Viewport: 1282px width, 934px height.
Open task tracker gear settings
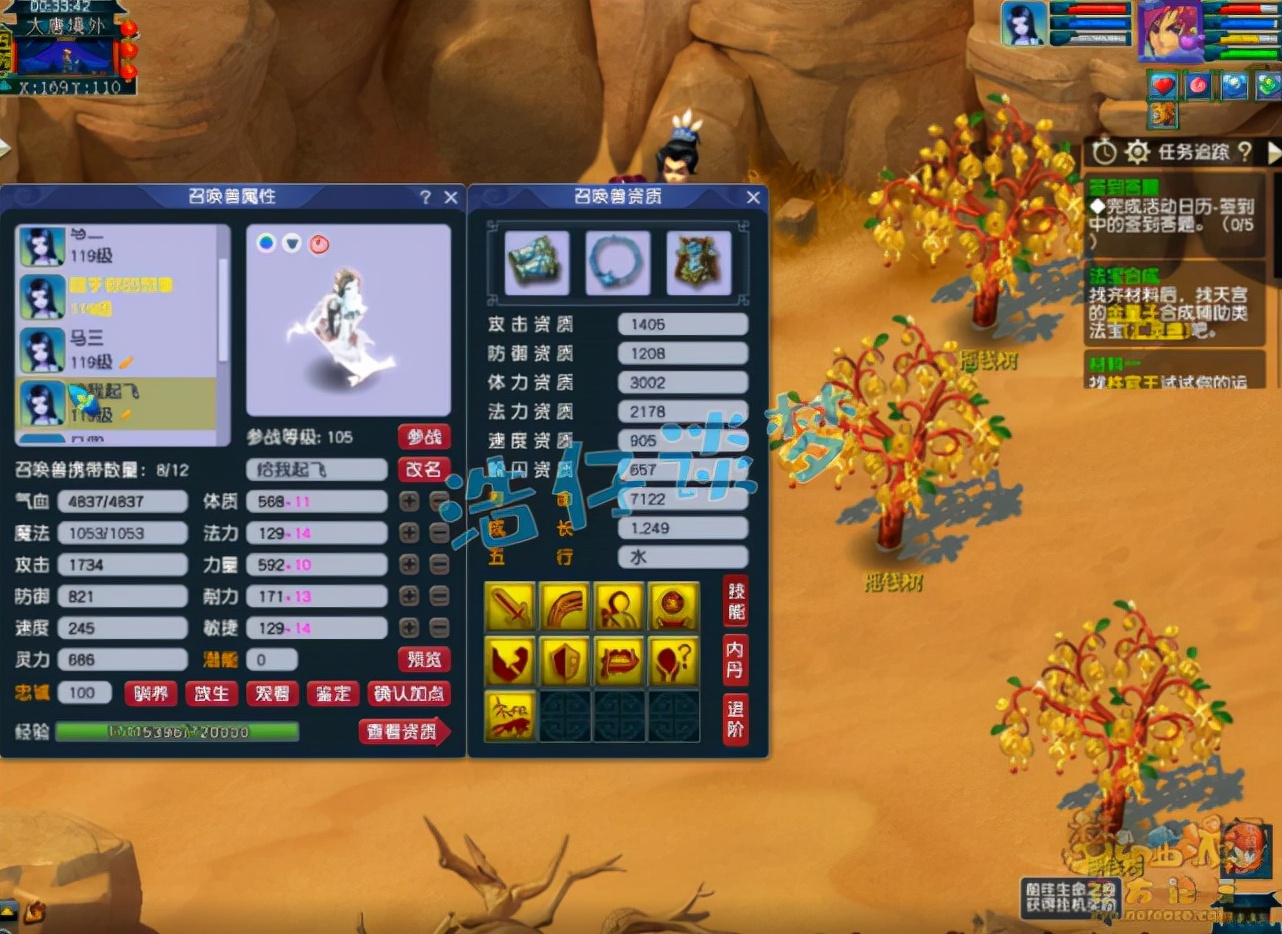tap(1137, 153)
